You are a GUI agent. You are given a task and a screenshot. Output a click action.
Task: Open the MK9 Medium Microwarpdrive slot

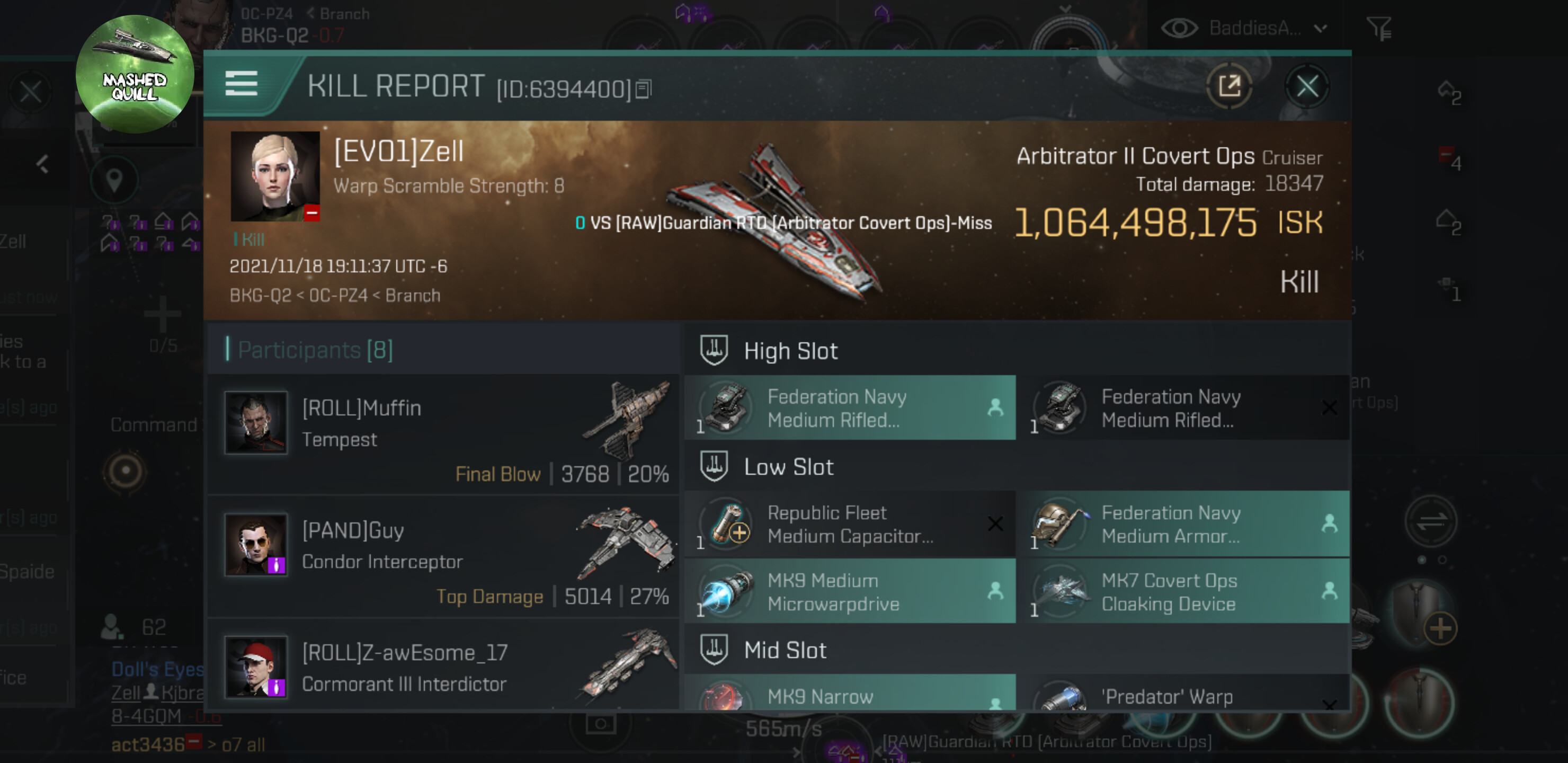pos(850,591)
